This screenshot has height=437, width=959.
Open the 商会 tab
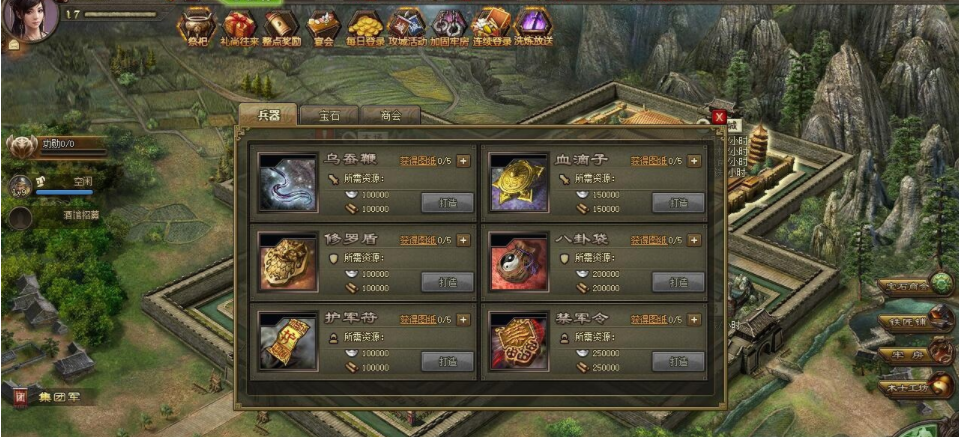[x=390, y=115]
